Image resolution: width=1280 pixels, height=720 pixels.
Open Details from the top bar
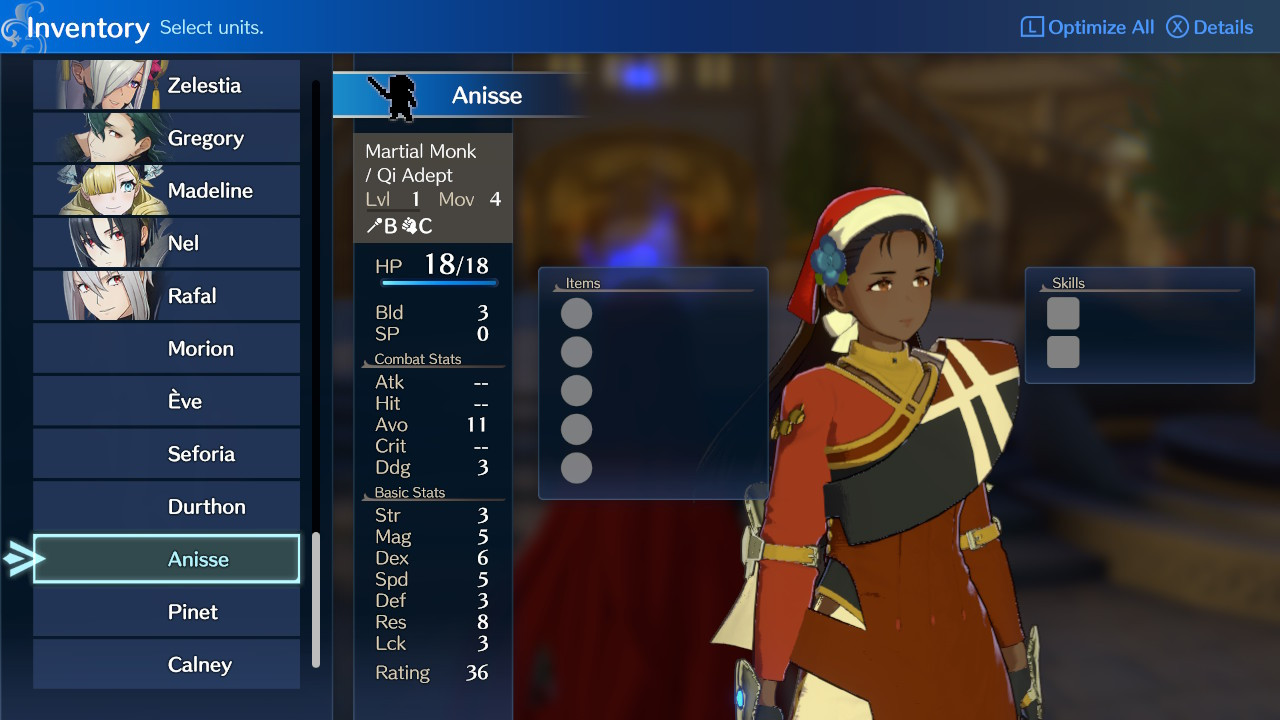click(x=1221, y=27)
